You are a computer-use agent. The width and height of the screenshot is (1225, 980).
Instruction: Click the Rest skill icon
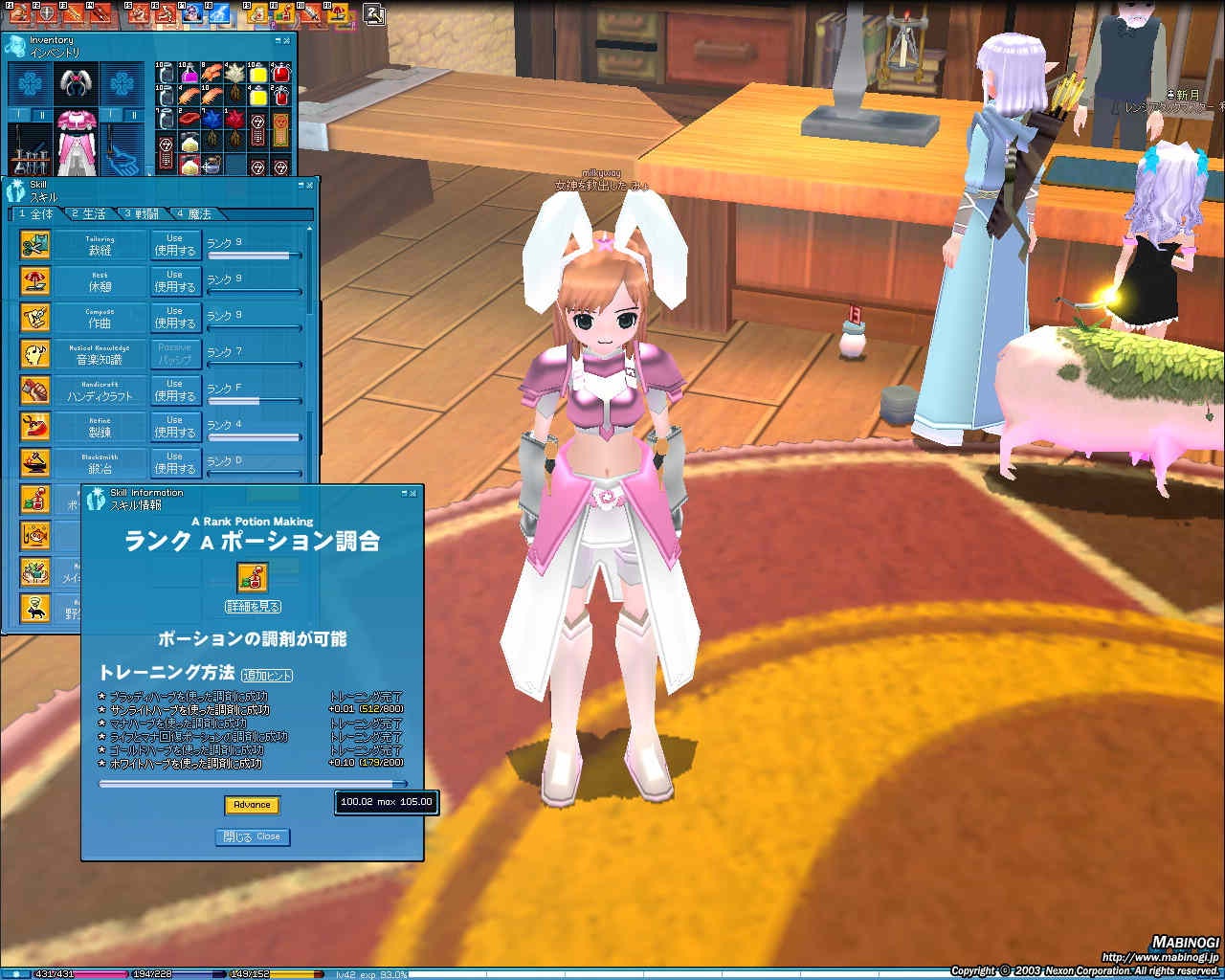35,280
